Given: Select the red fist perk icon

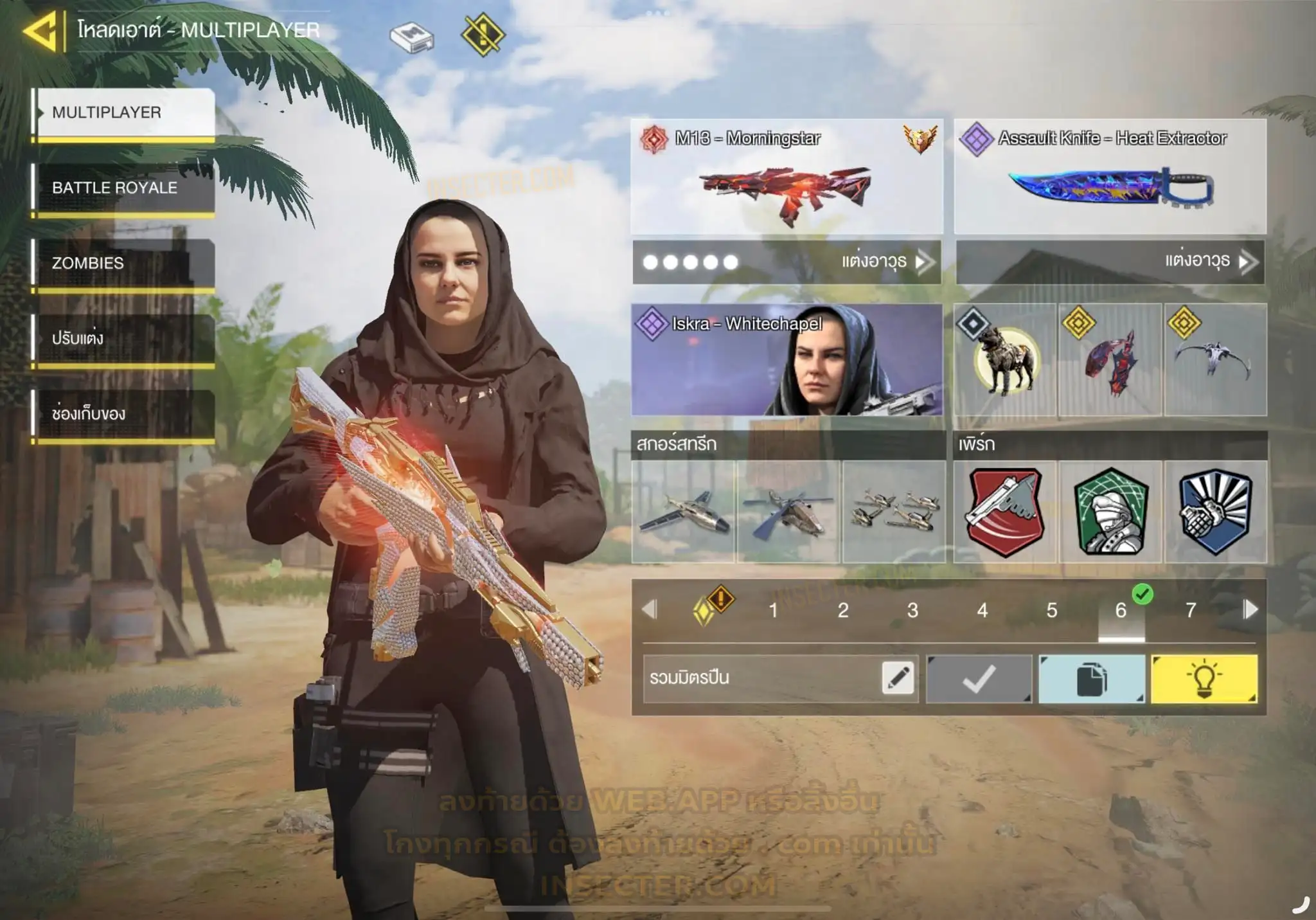Looking at the screenshot, I should [1005, 512].
